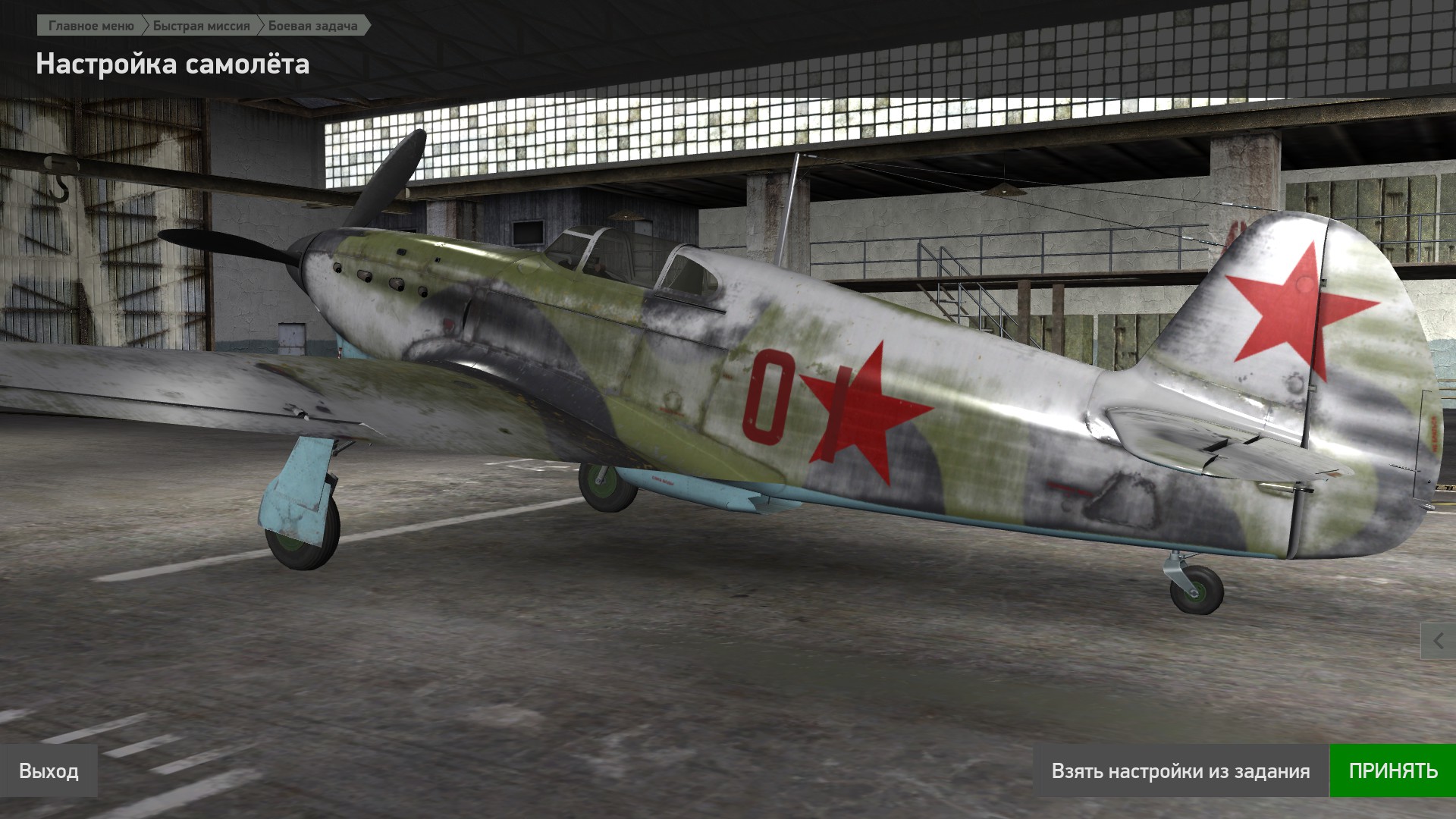Open the Быстрая миссия breadcrumb
The width and height of the screenshot is (1456, 819).
[x=201, y=26]
